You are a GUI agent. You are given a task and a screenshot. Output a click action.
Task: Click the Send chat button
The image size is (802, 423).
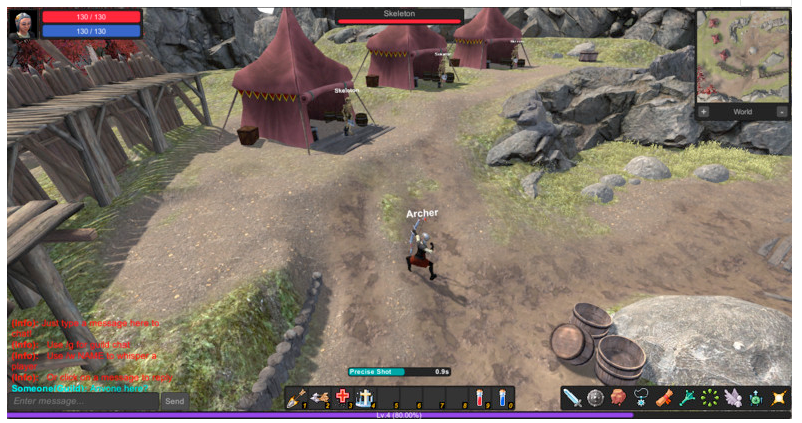(x=174, y=401)
